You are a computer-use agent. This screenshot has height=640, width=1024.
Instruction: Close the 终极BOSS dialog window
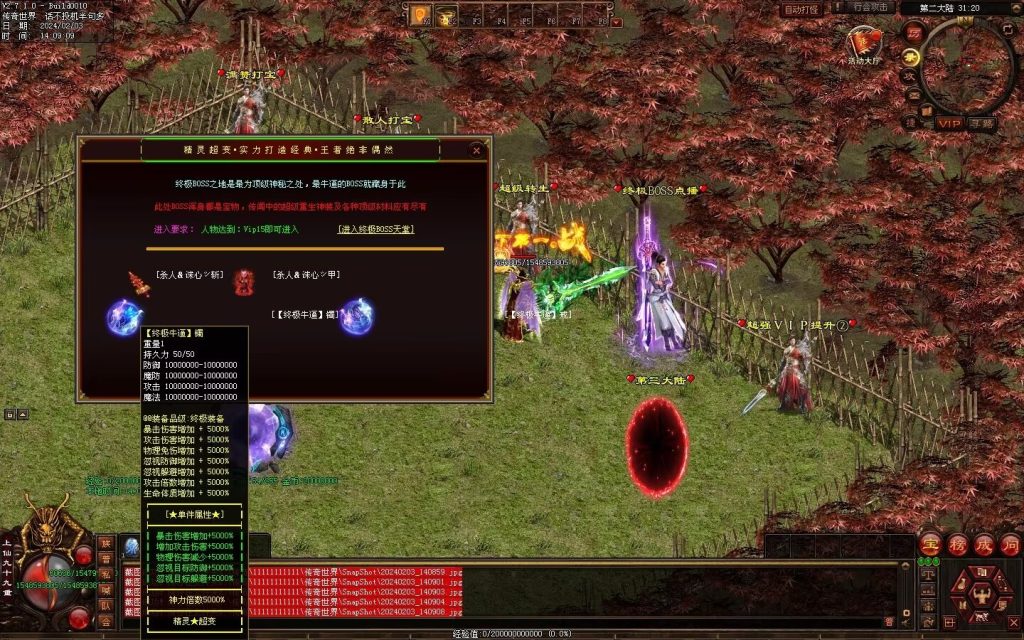(x=477, y=150)
